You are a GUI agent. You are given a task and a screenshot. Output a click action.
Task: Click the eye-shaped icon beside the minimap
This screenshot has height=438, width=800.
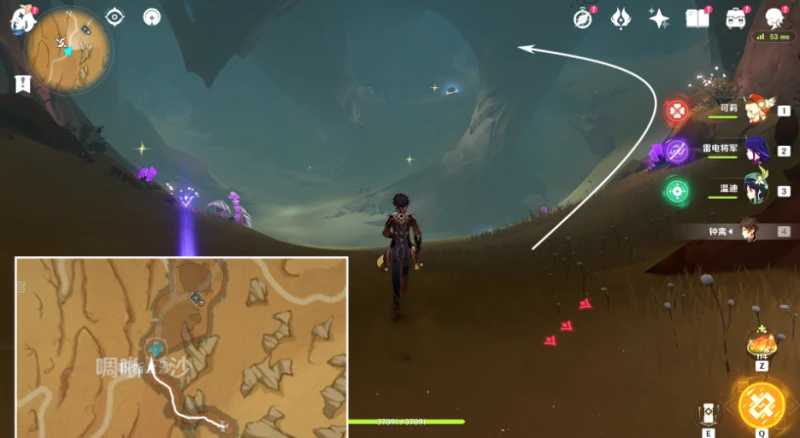pos(115,17)
